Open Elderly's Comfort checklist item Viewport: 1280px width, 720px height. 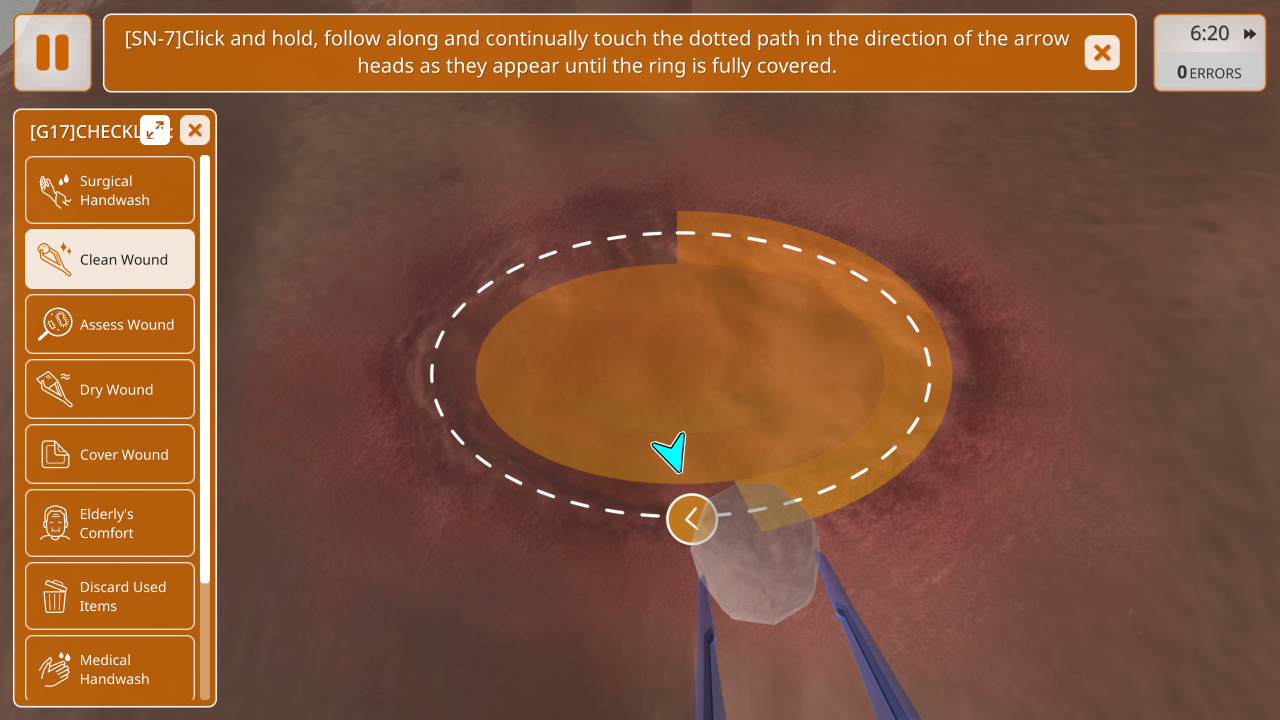click(110, 523)
